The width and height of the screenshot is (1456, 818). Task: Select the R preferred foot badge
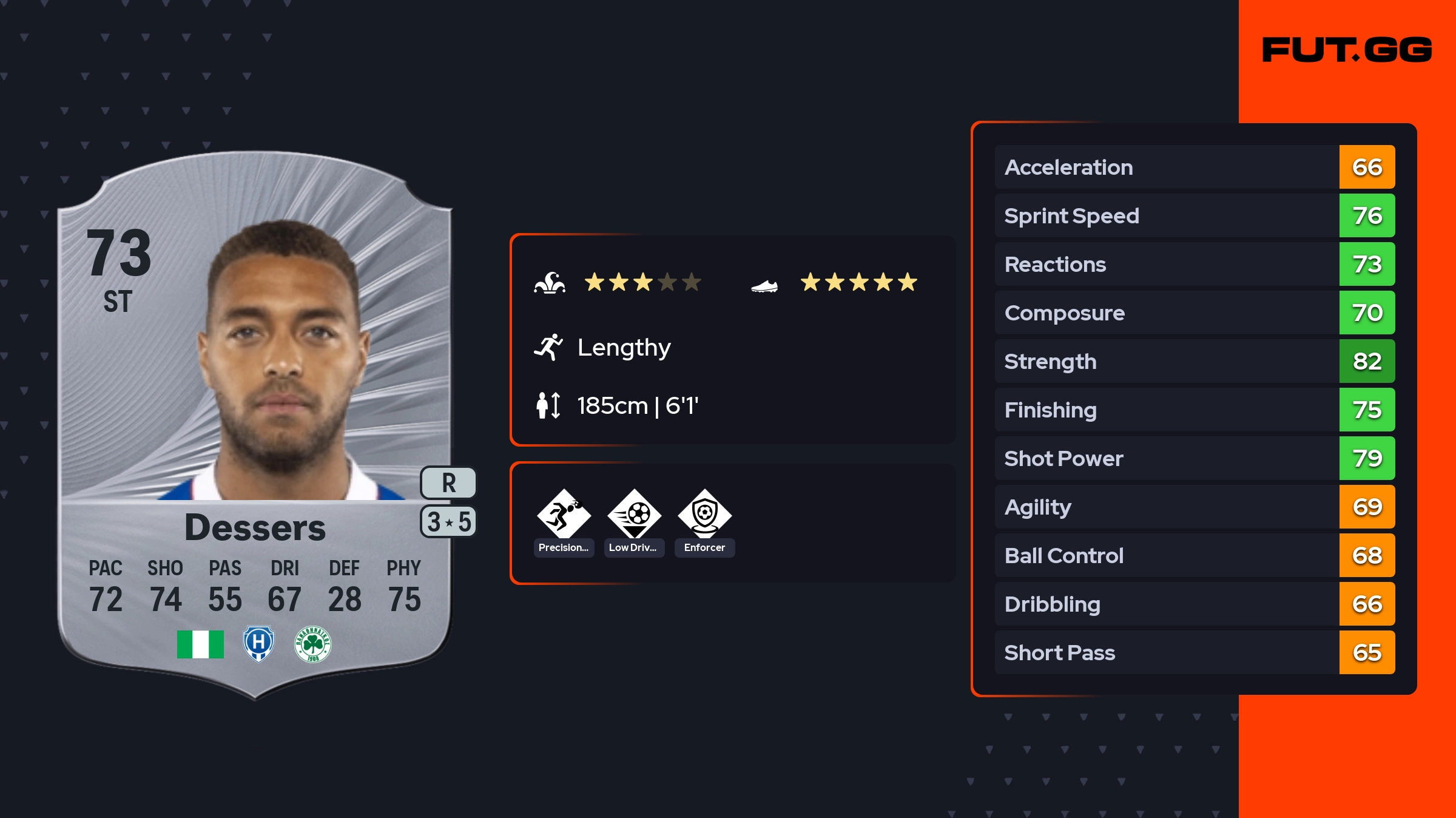point(448,483)
